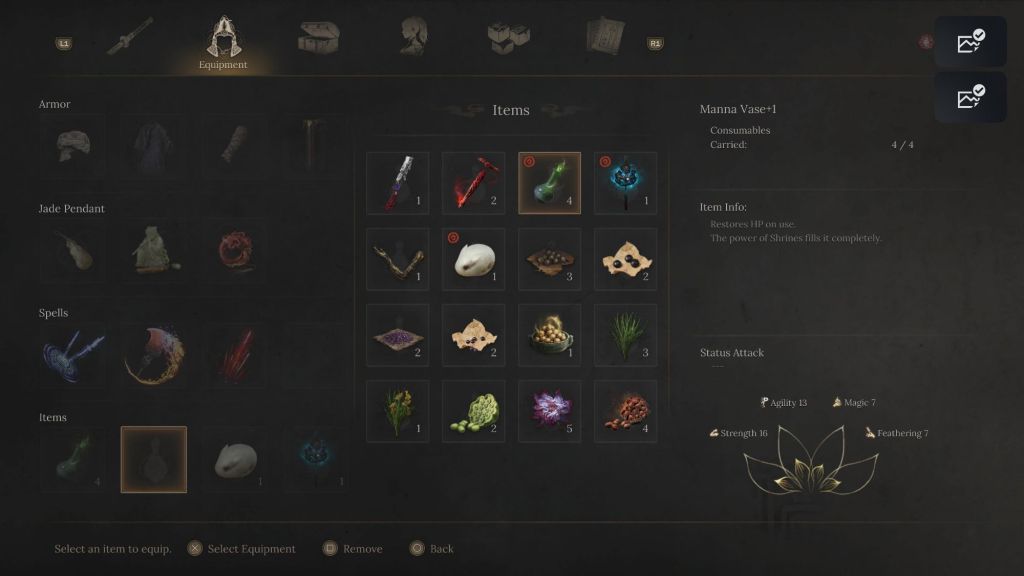Switch to the character portrait tab

point(413,36)
